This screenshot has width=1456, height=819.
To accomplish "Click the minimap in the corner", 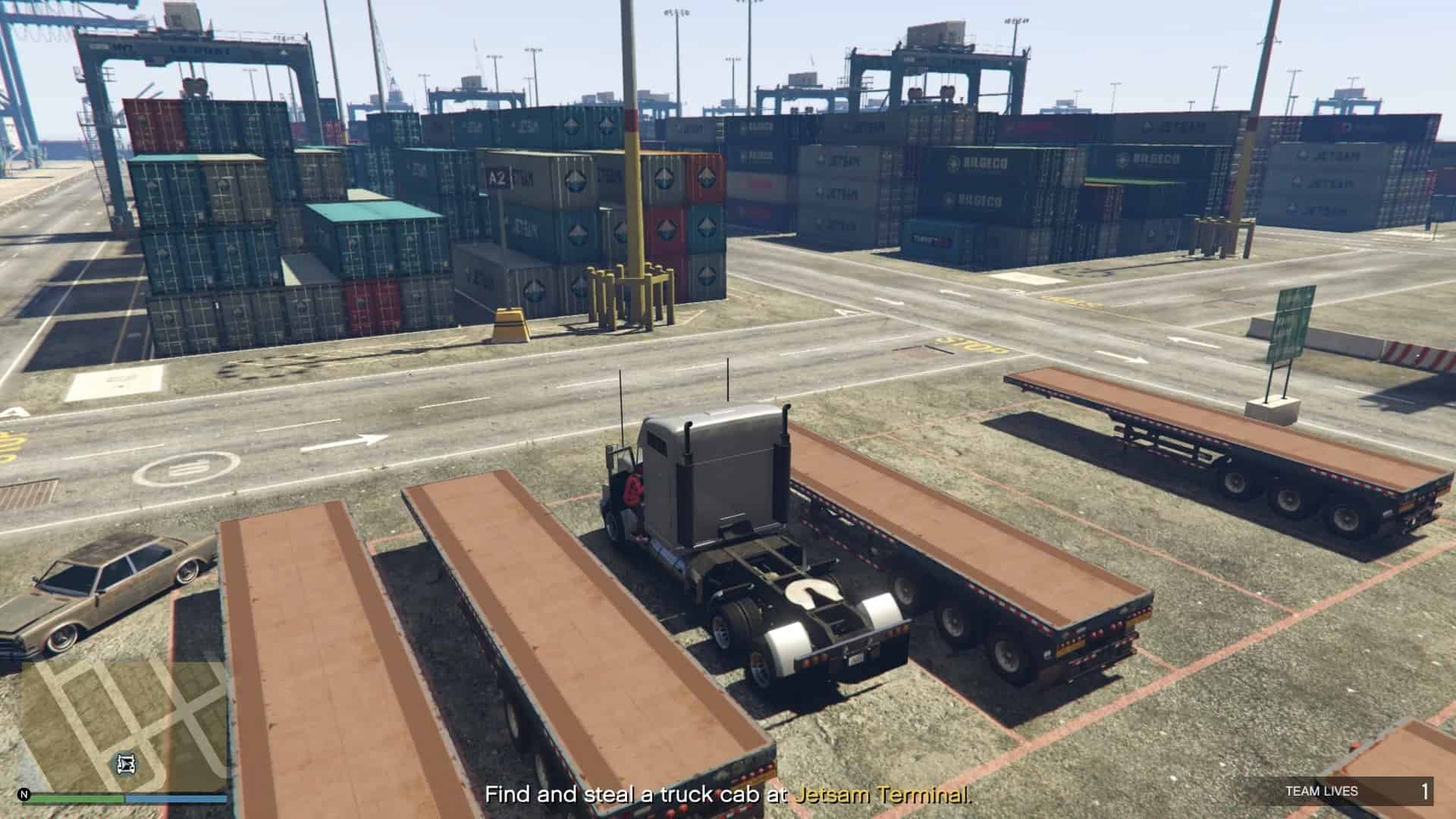I will click(x=124, y=724).
